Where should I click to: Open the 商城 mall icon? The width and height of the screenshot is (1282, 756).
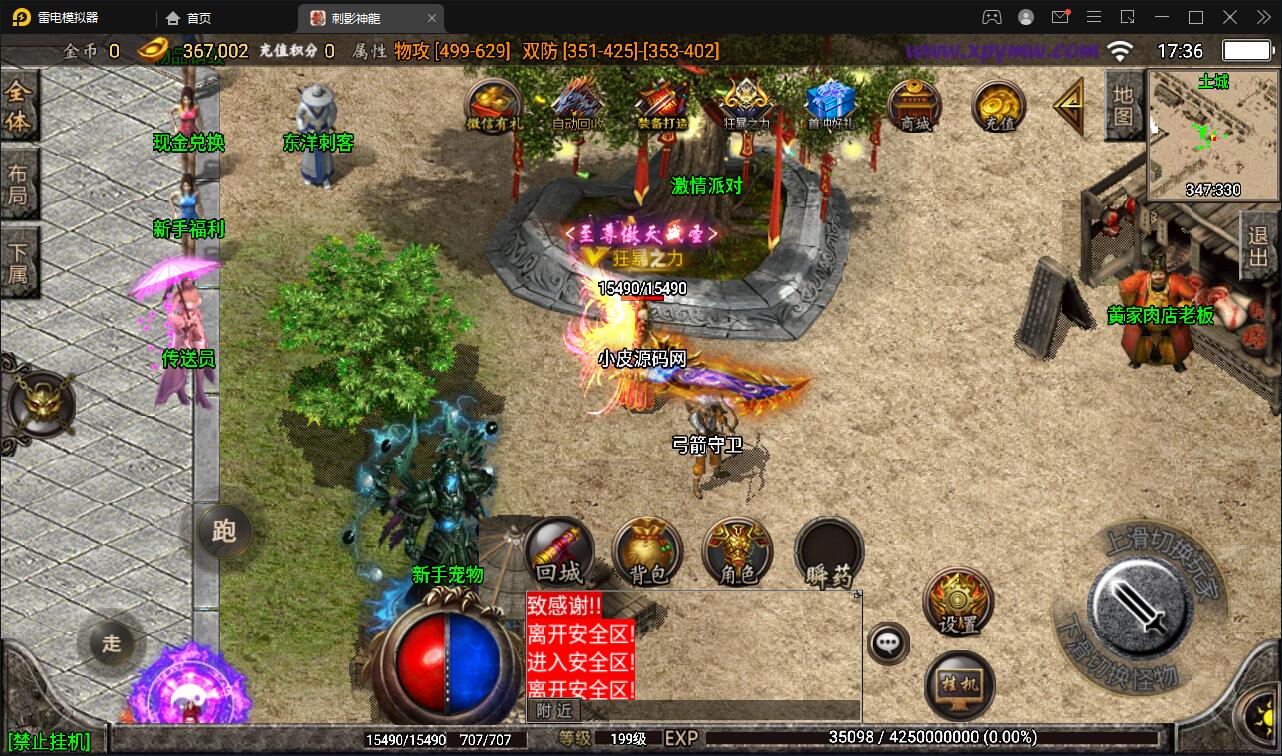coord(913,106)
